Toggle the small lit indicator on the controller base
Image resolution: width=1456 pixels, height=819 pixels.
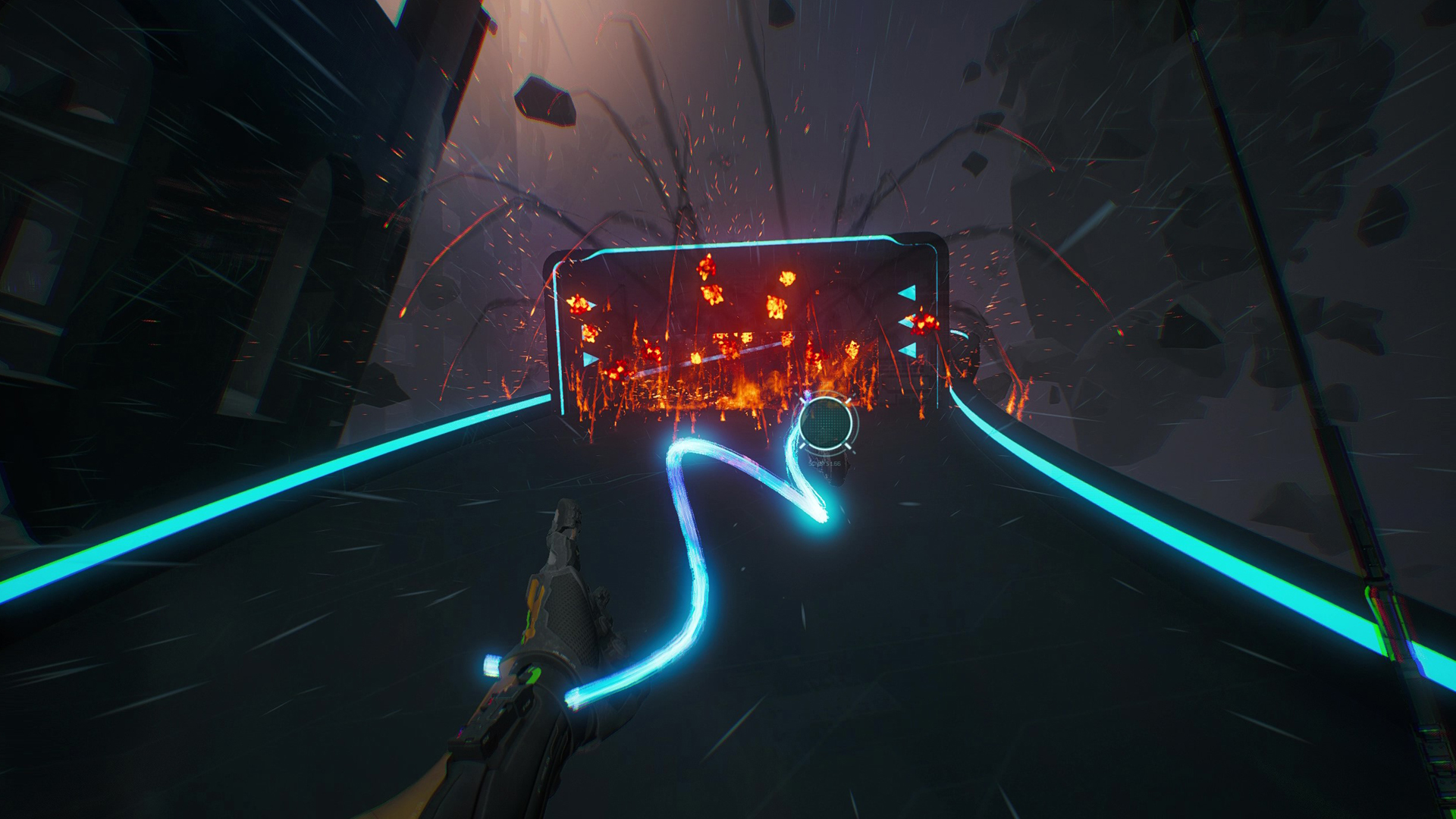[x=491, y=664]
